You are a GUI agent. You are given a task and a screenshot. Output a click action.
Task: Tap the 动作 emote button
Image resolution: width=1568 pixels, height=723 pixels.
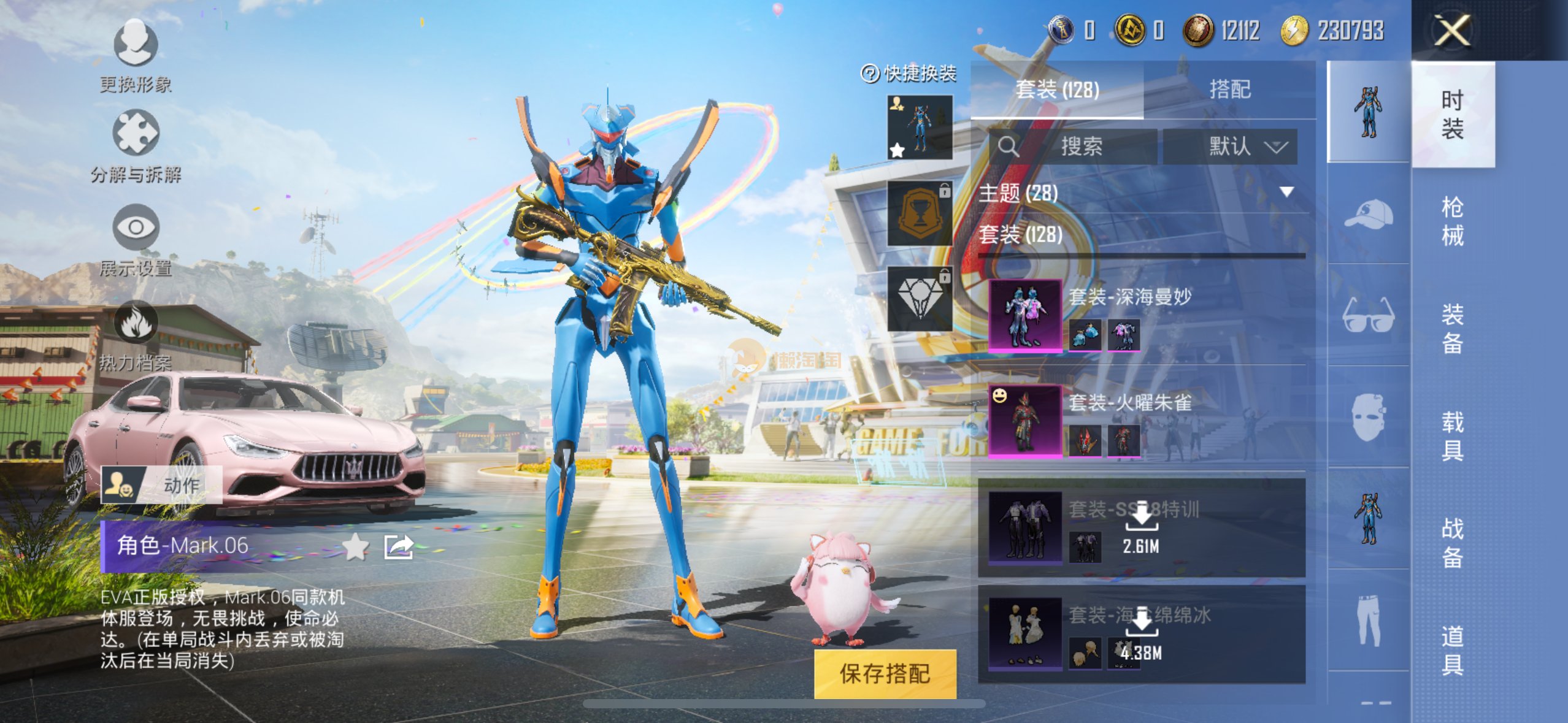[x=161, y=485]
